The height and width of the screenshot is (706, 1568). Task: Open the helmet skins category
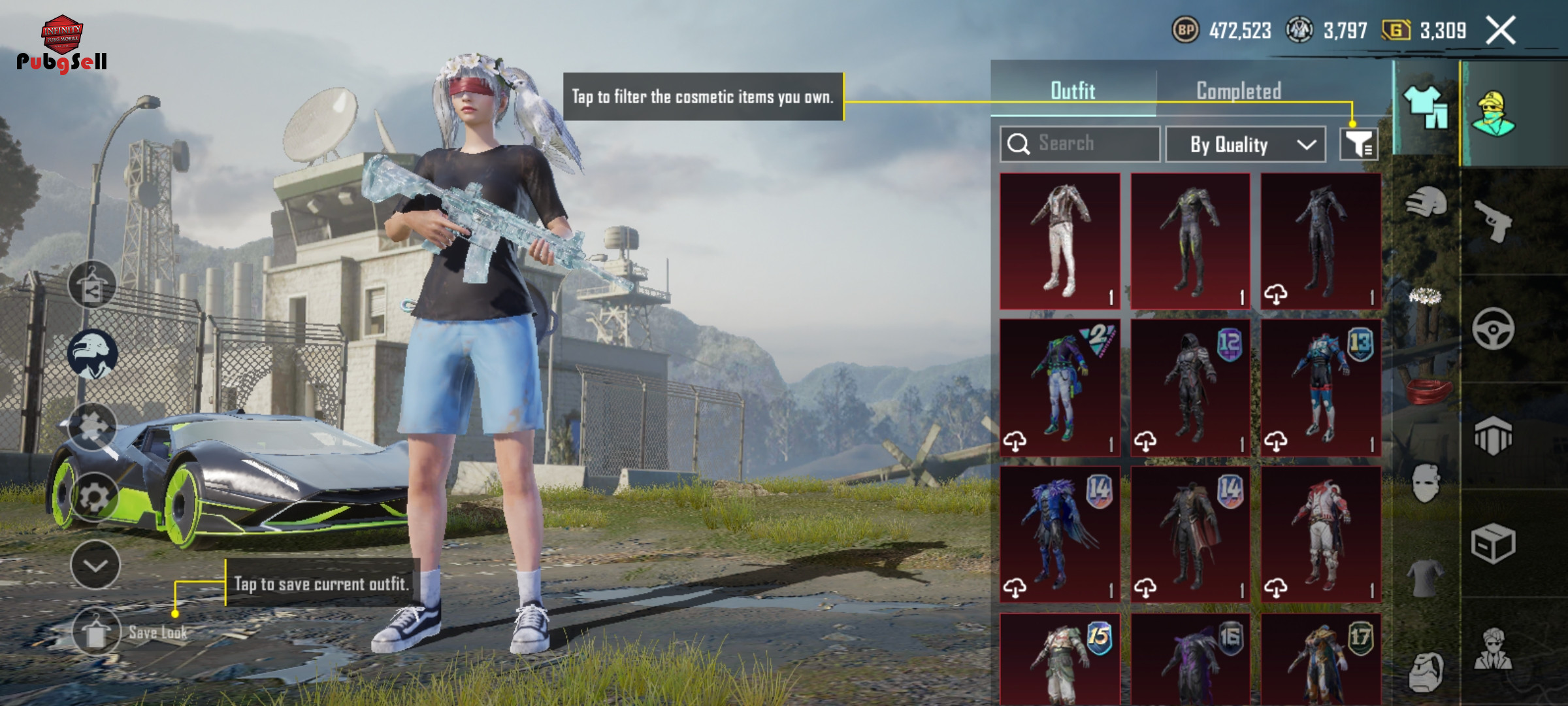1426,203
